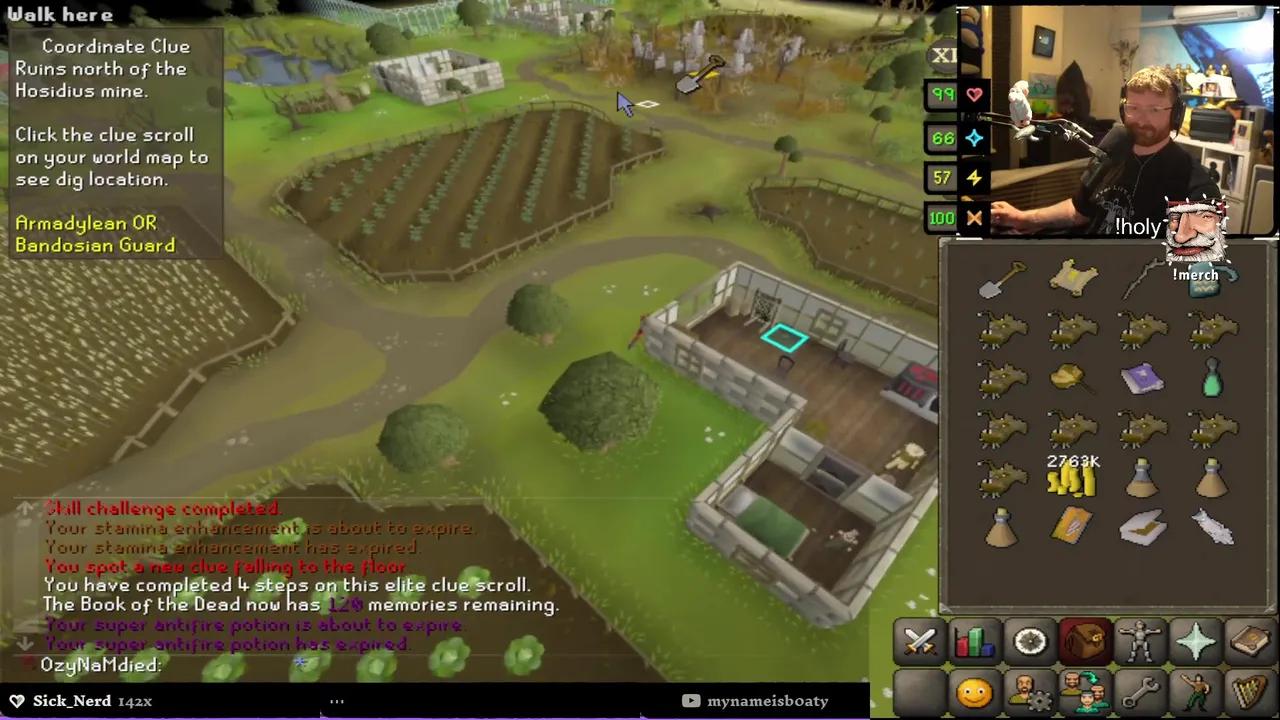The width and height of the screenshot is (1280, 720).
Task: Switch to the Friends list tab
Action: point(975,690)
